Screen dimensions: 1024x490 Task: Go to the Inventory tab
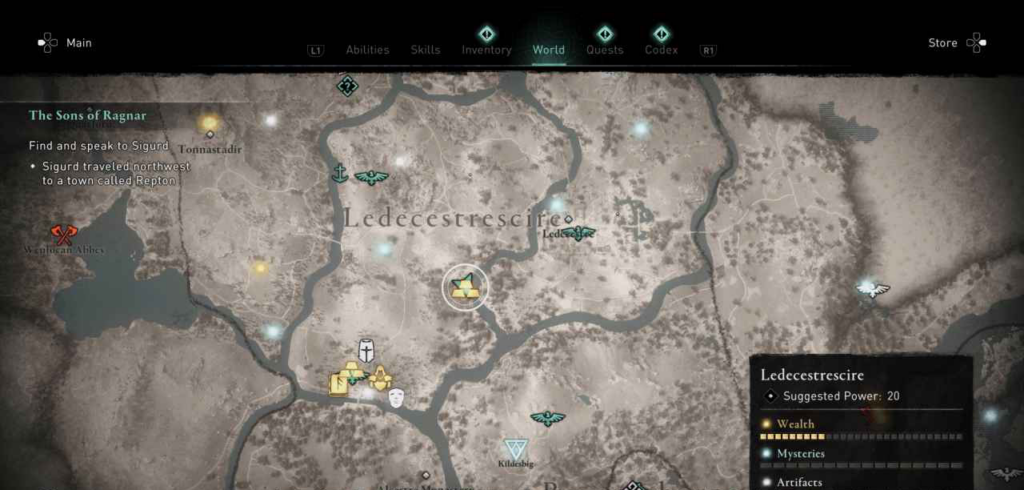486,50
